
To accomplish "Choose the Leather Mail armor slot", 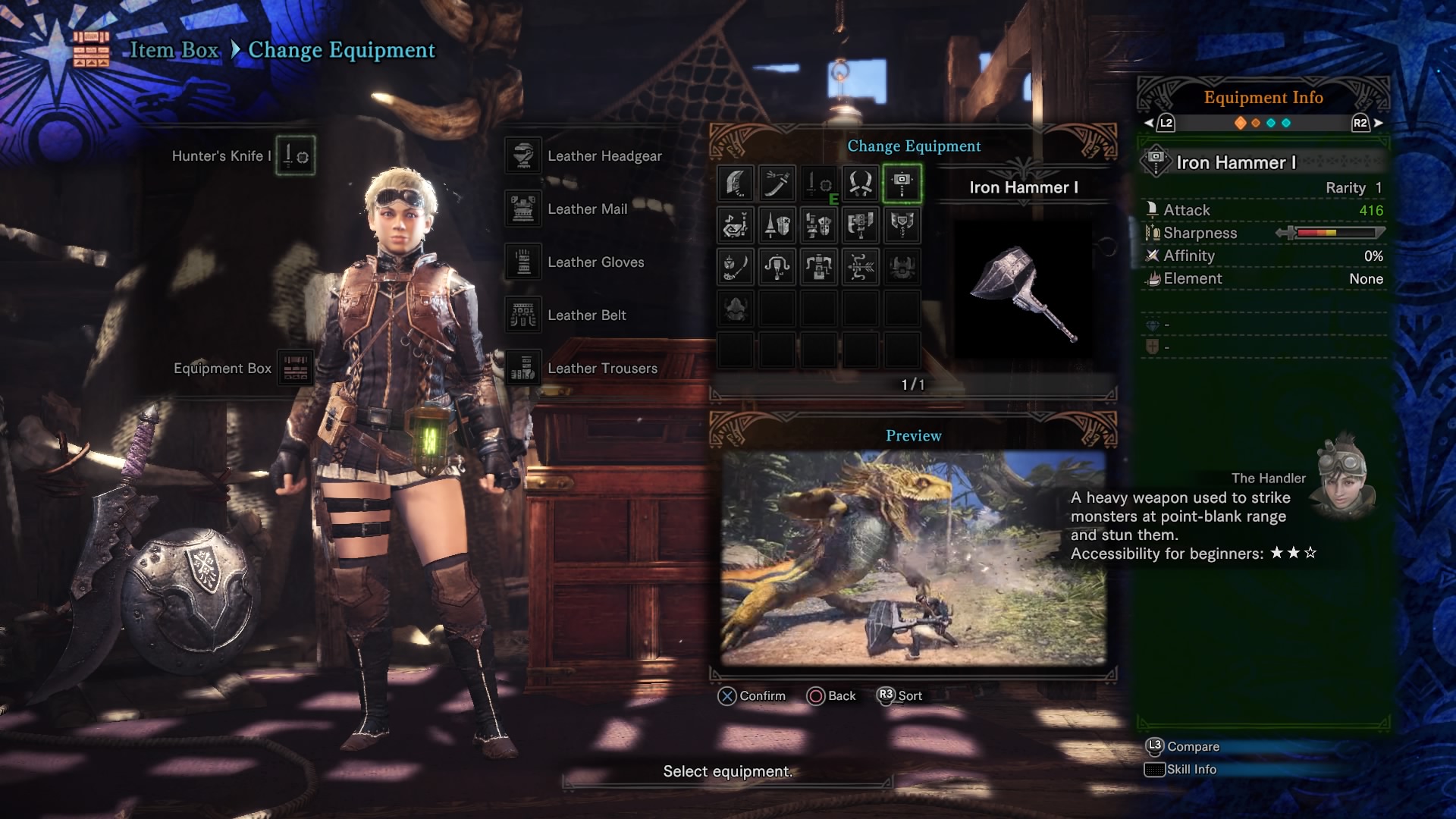I will pyautogui.click(x=523, y=209).
